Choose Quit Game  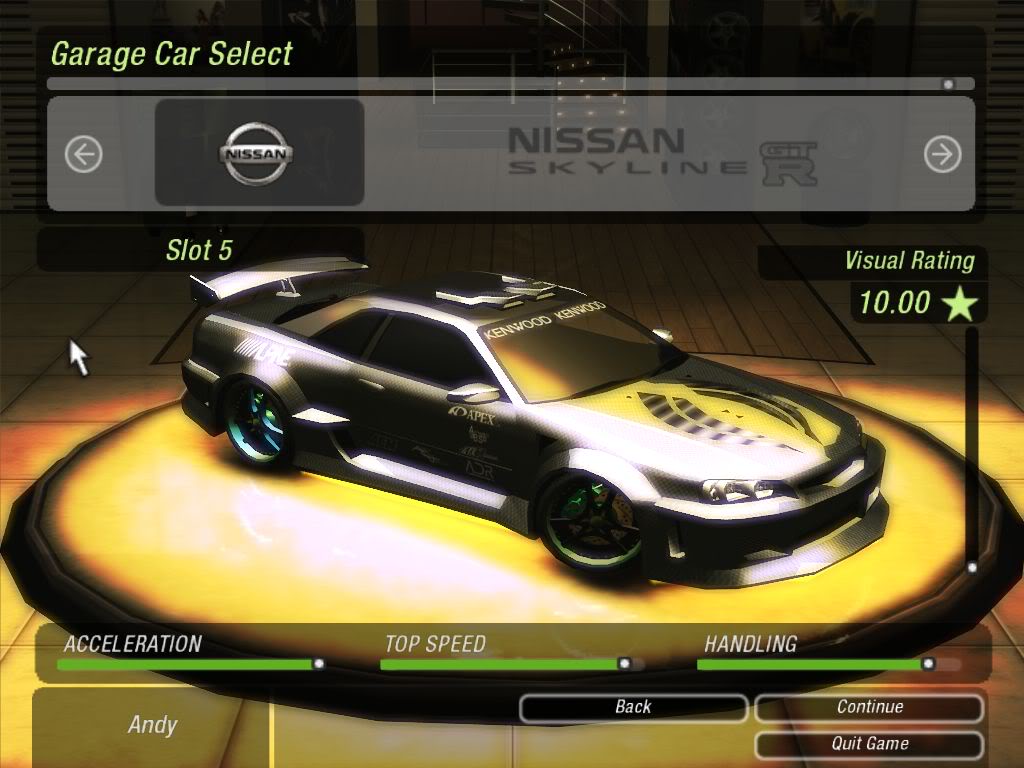(869, 744)
